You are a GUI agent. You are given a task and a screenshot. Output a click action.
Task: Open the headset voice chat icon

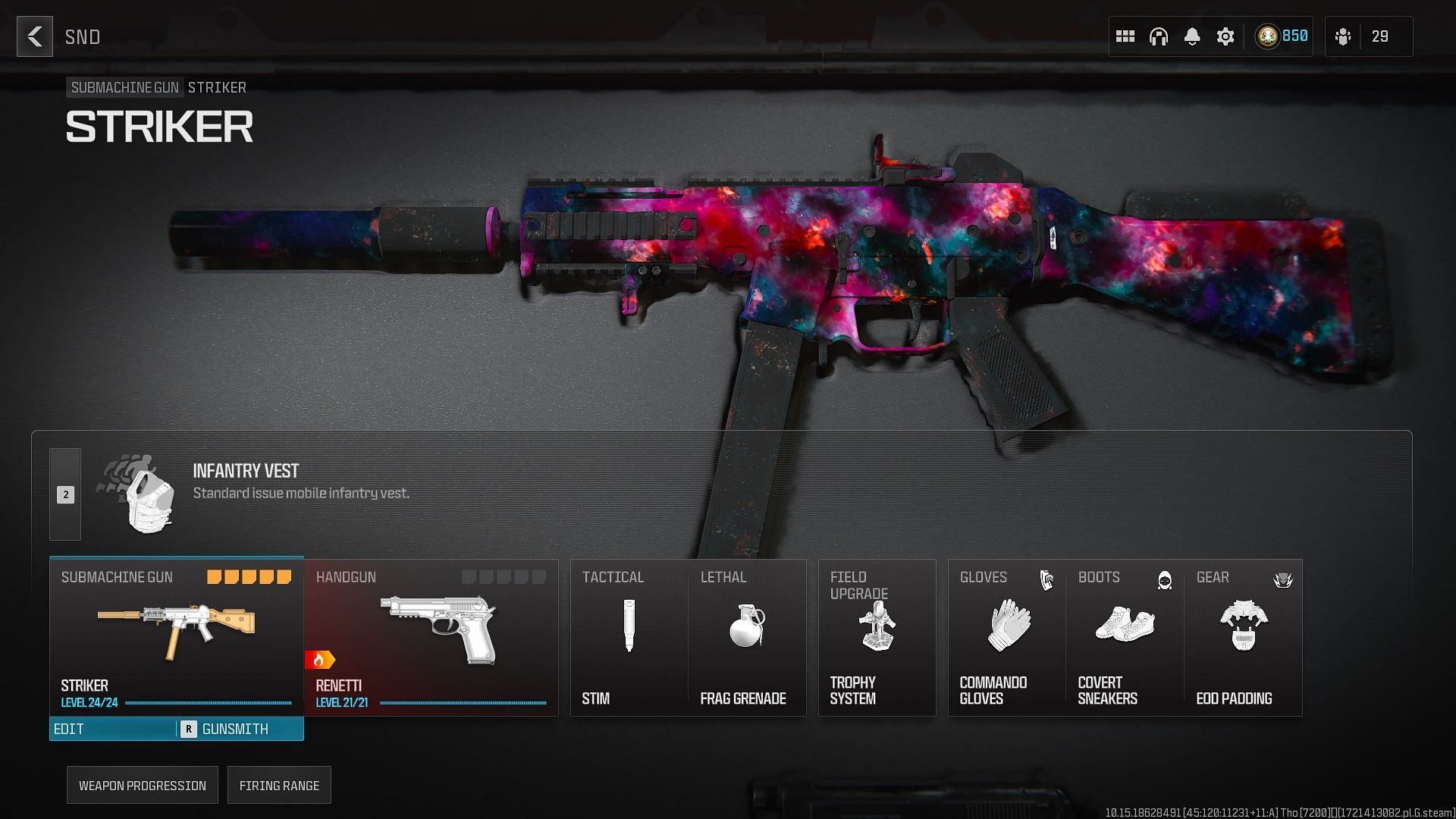coord(1159,36)
